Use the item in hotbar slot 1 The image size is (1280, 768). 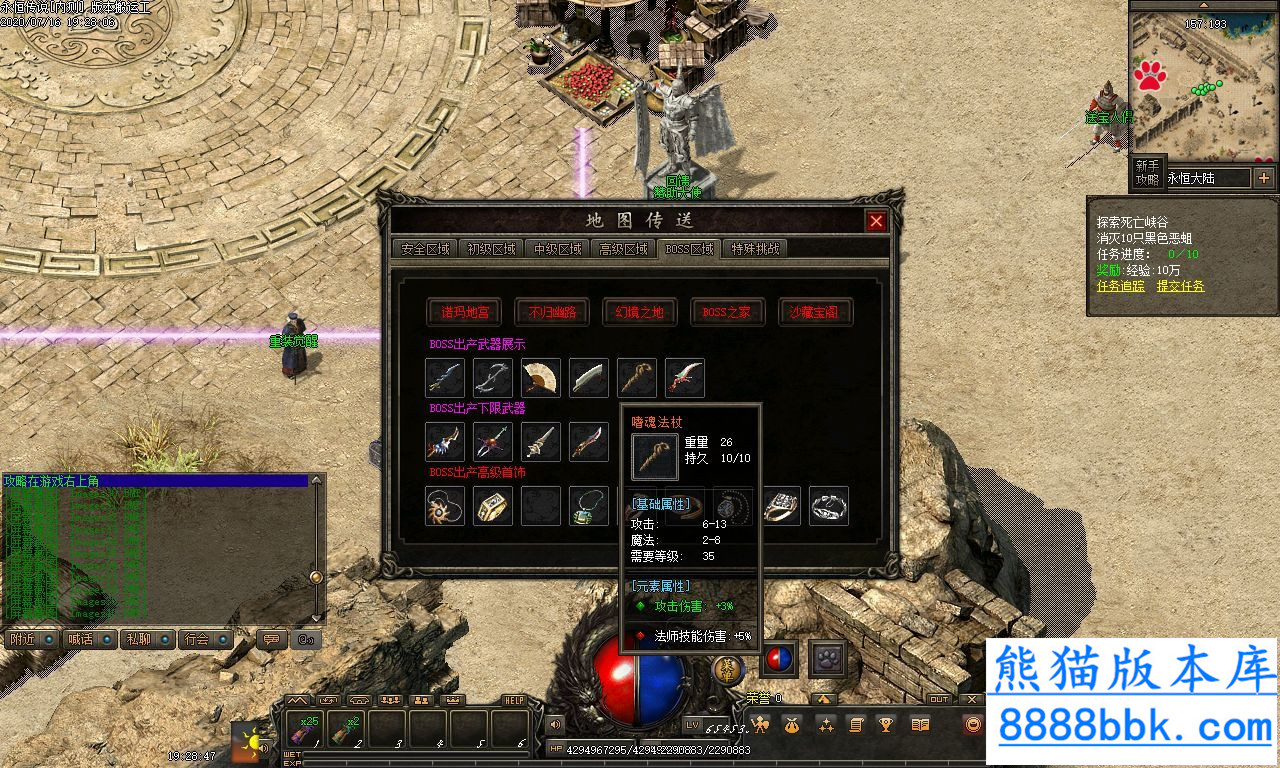coord(304,728)
